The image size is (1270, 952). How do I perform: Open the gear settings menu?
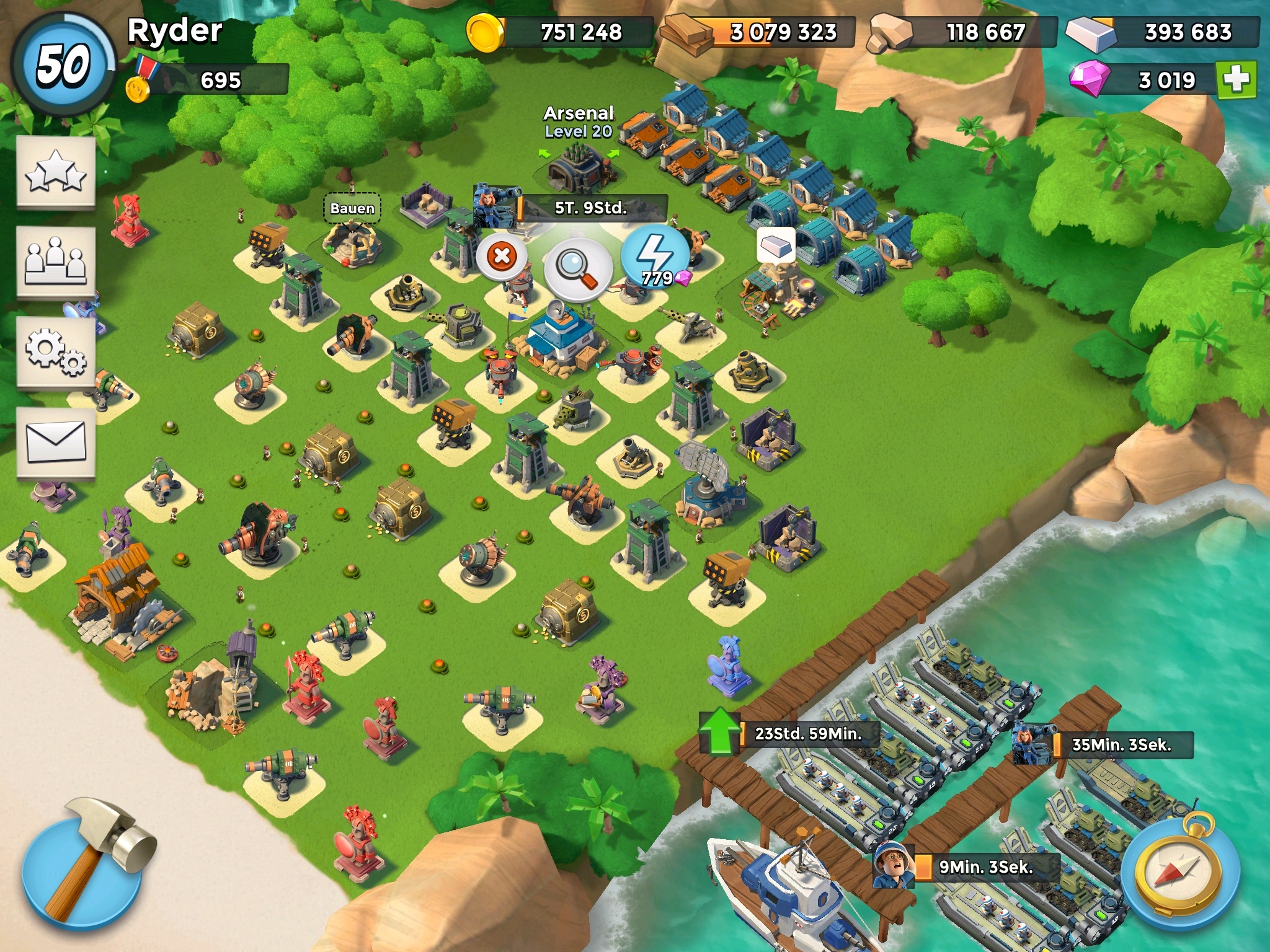(56, 352)
